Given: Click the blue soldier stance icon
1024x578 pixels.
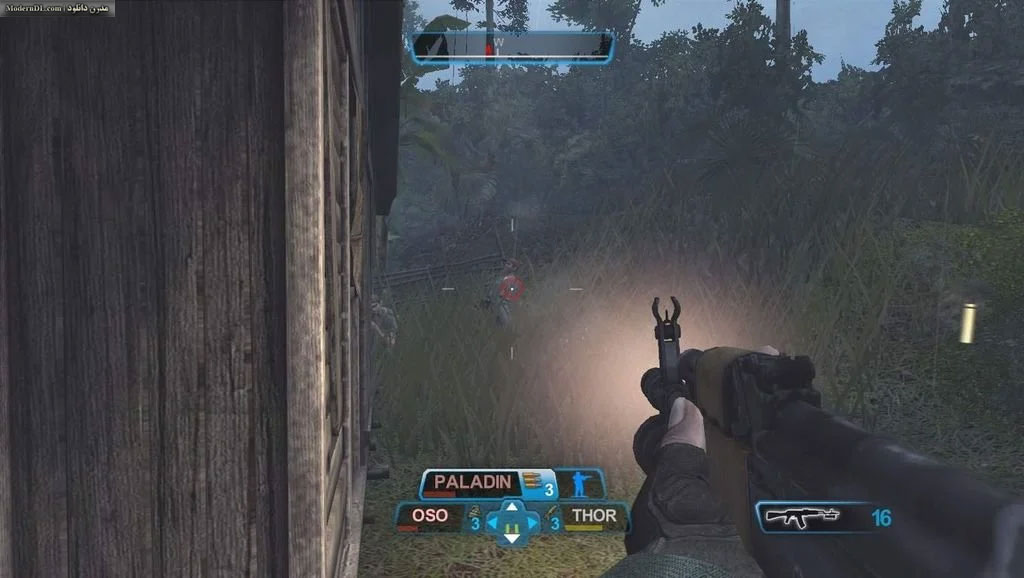Looking at the screenshot, I should [x=580, y=484].
